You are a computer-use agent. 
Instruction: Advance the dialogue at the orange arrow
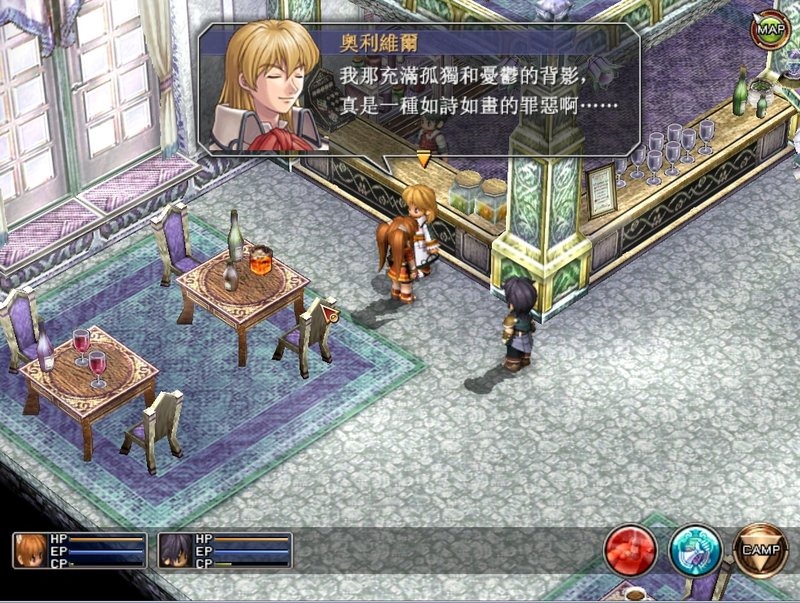coord(423,158)
